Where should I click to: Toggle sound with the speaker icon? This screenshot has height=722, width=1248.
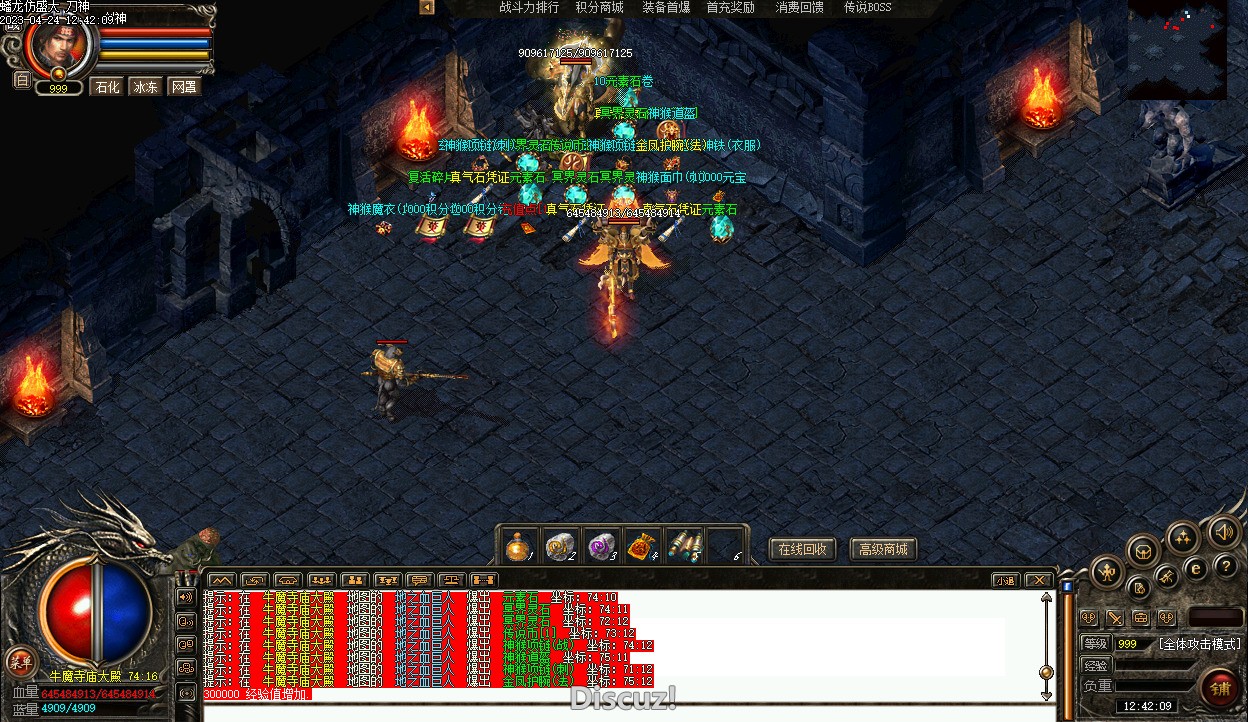[1222, 532]
